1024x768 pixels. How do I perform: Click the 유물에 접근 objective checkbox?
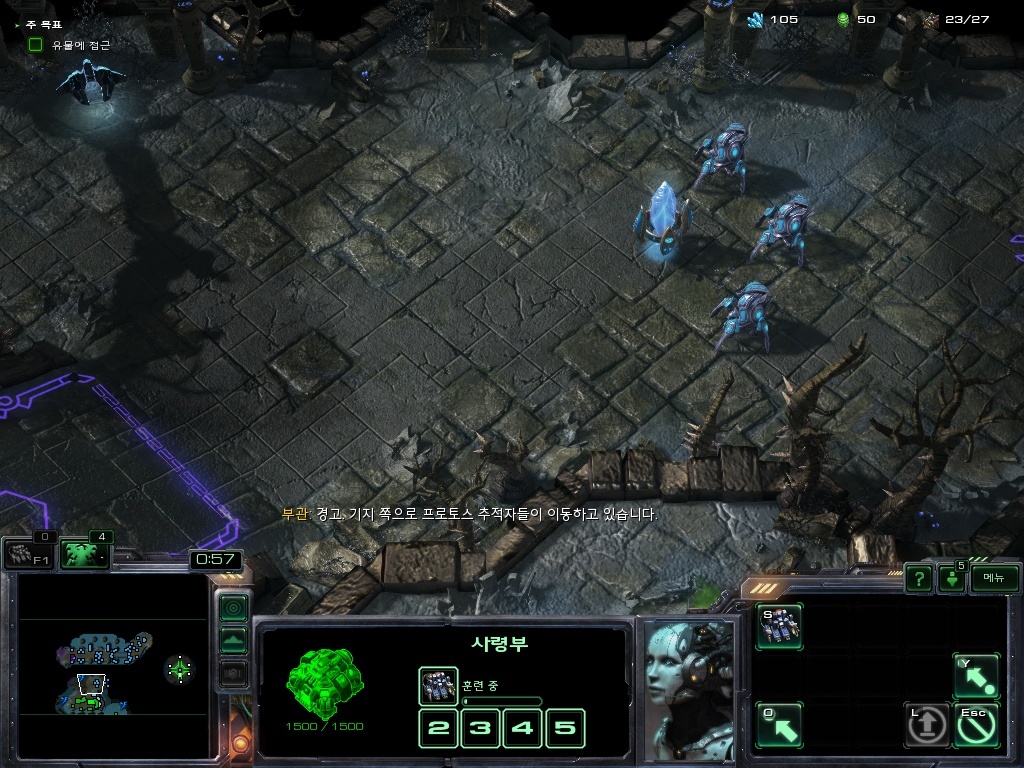click(36, 45)
